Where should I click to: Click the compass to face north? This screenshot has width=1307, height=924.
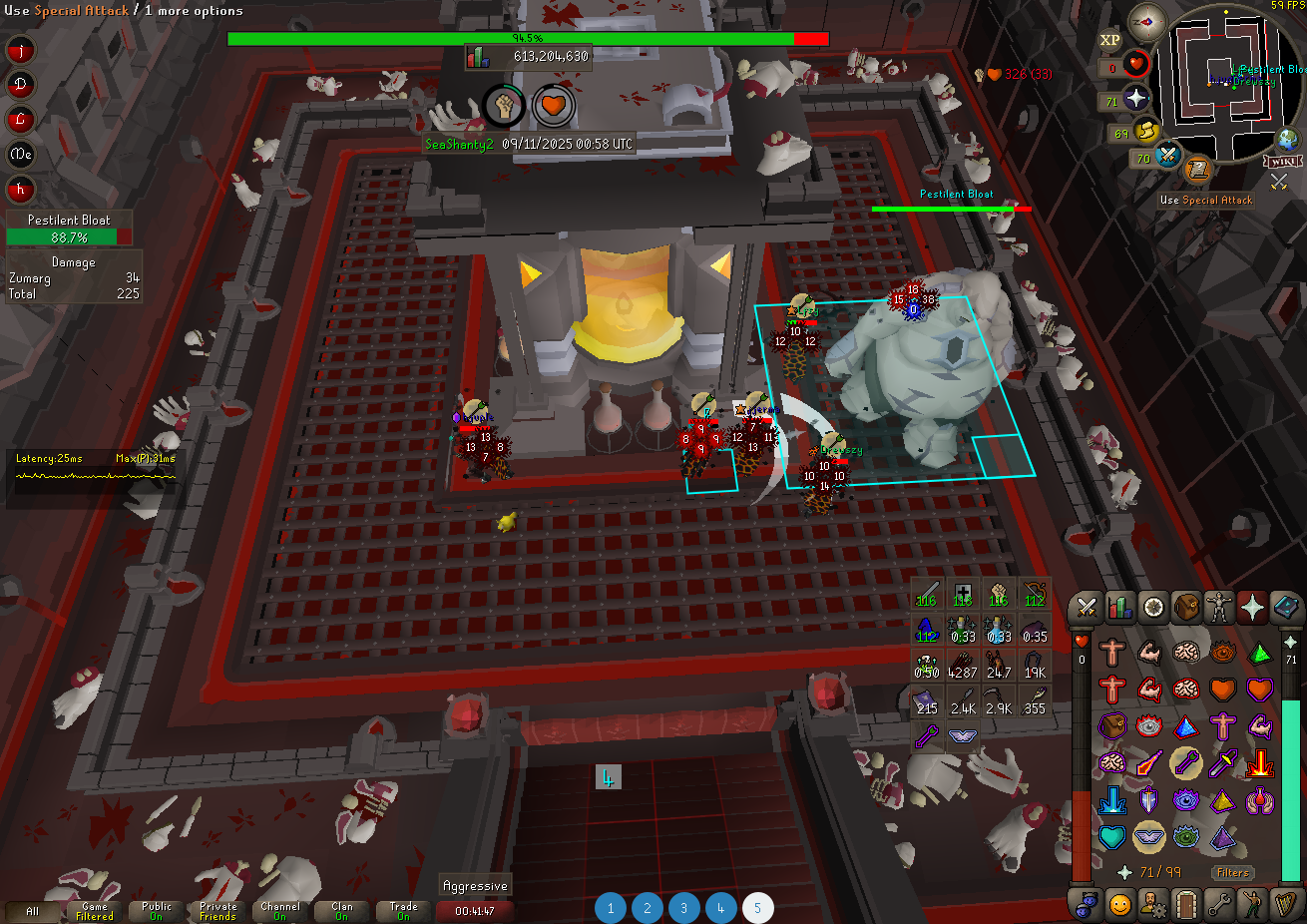(1146, 22)
